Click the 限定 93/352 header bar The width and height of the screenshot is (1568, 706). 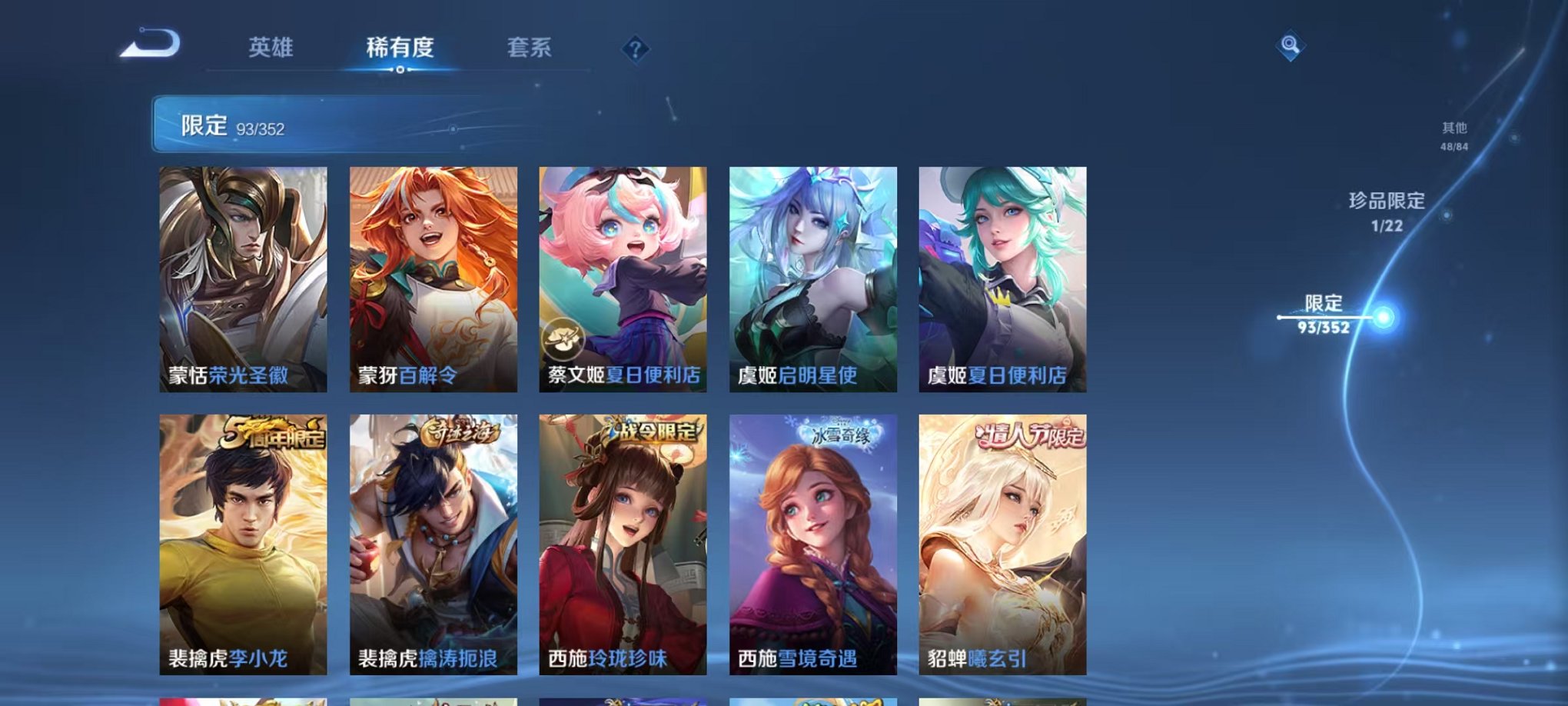coord(307,123)
